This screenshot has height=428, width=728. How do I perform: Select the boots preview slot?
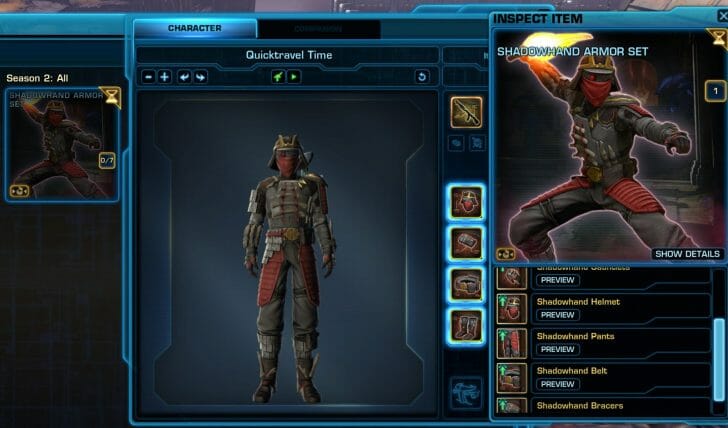click(467, 324)
